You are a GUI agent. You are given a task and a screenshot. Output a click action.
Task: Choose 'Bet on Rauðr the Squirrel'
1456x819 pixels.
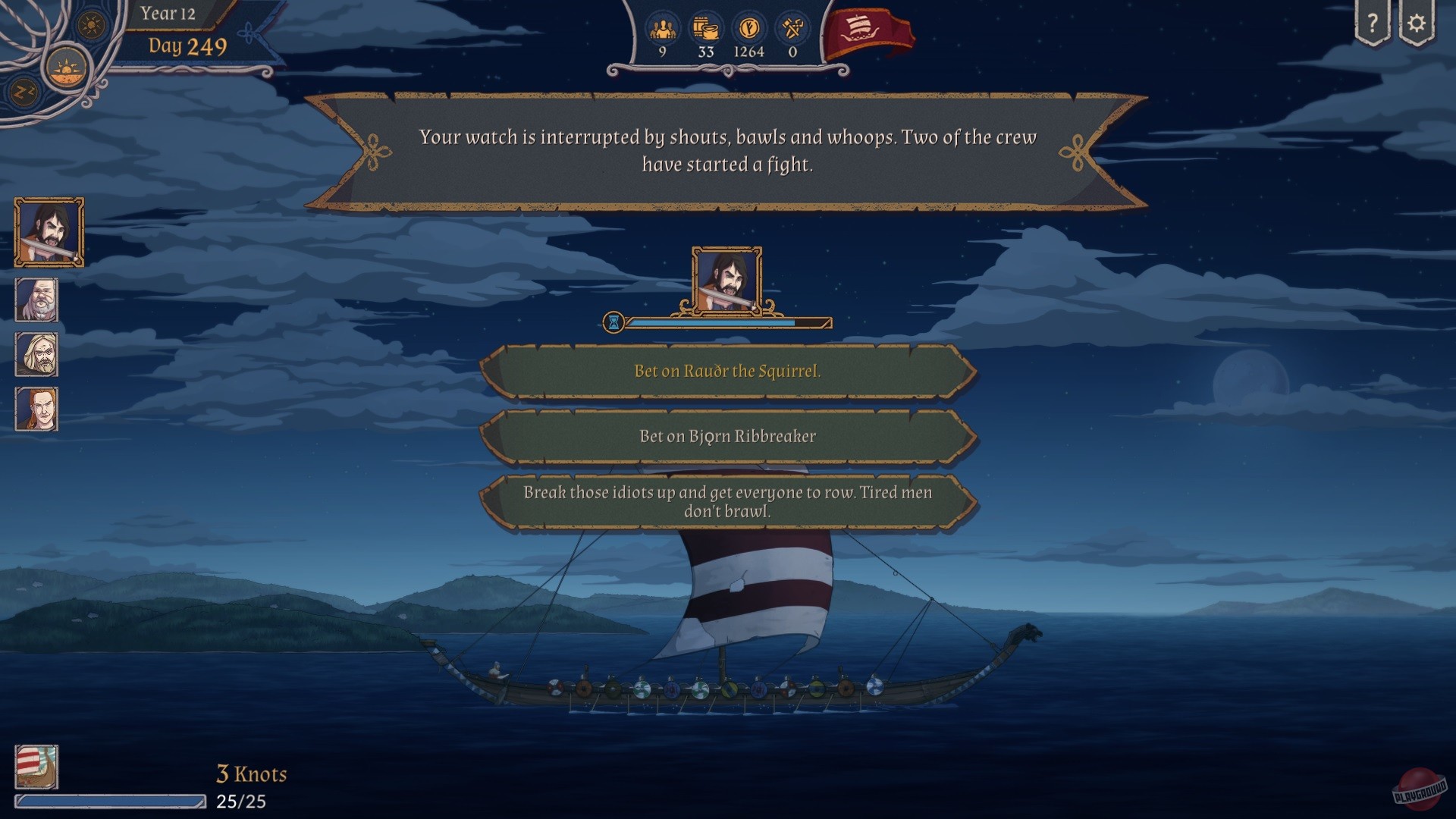pos(726,372)
